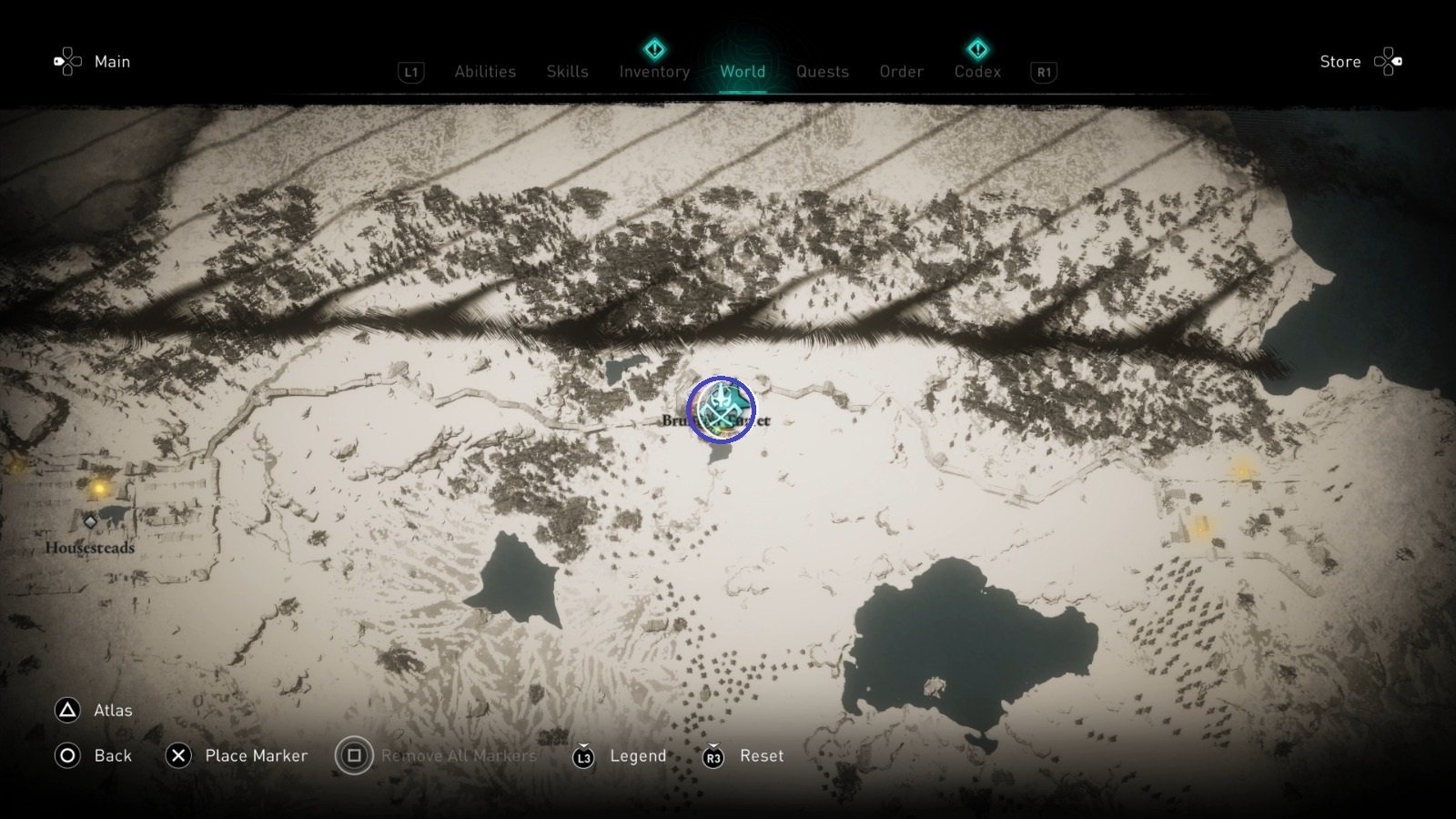Click the L1 shoulder button indicator
Screen dimensions: 1456x819
410,71
